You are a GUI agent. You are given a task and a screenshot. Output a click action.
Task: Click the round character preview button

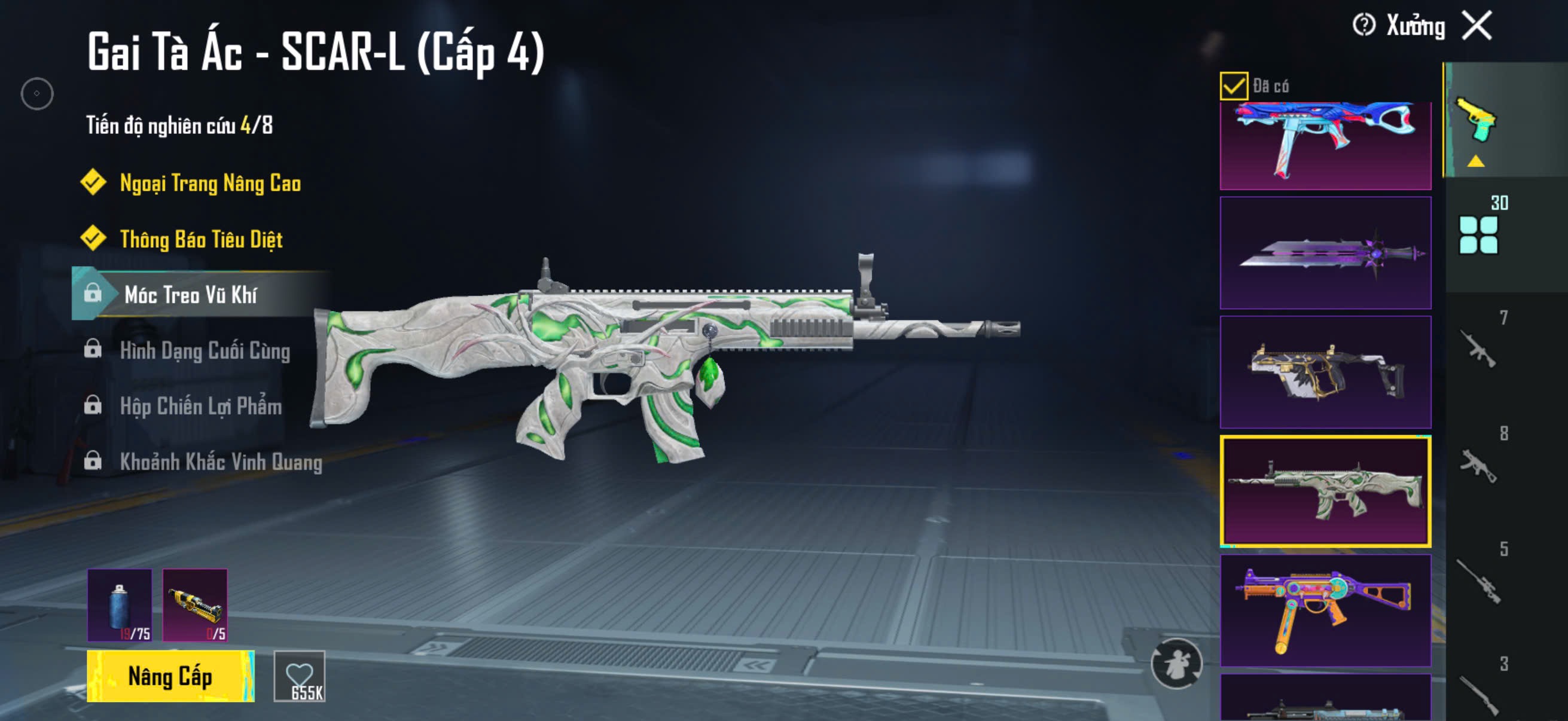1176,663
